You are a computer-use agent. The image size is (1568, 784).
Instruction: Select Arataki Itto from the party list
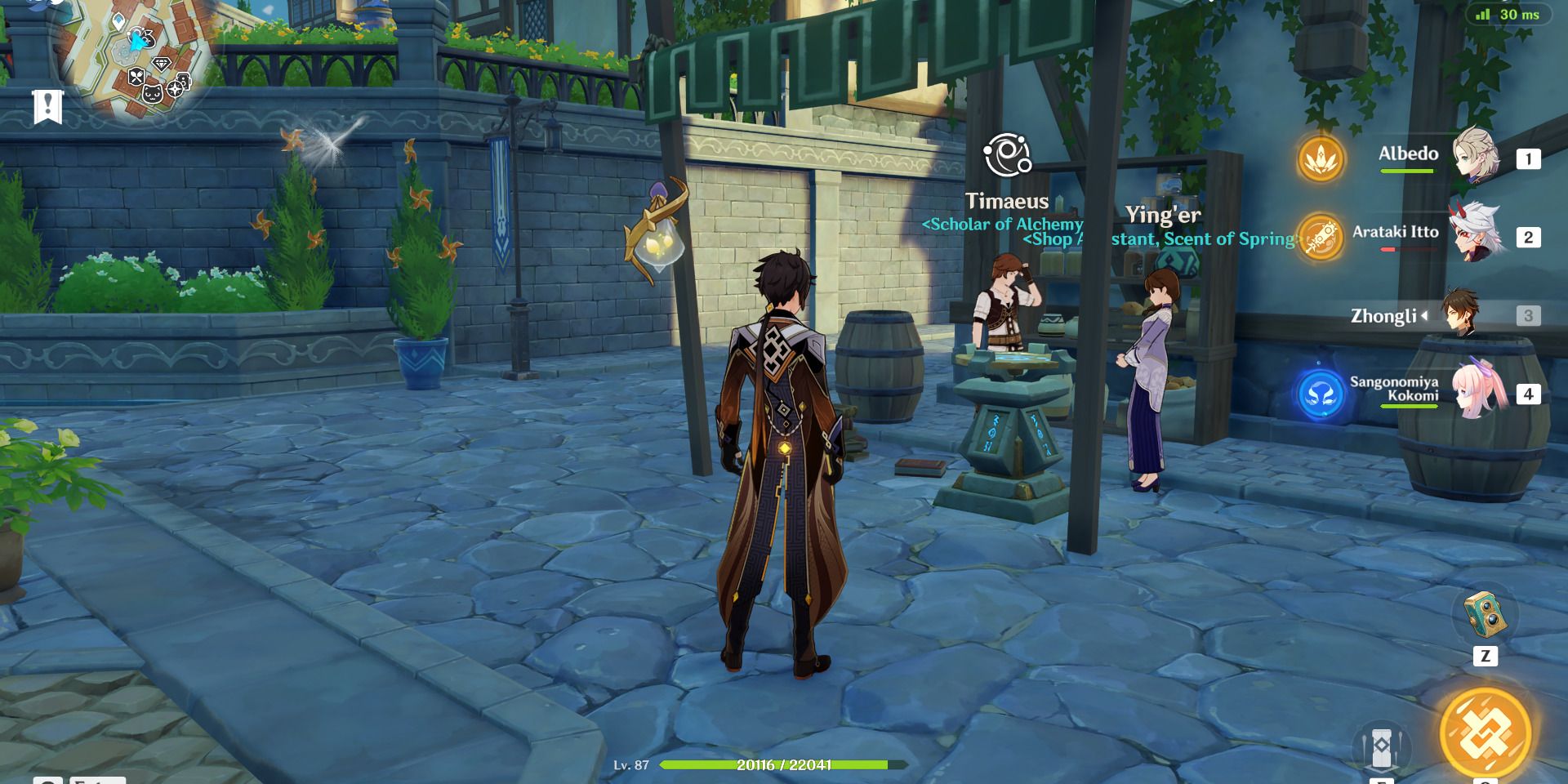click(x=1476, y=234)
